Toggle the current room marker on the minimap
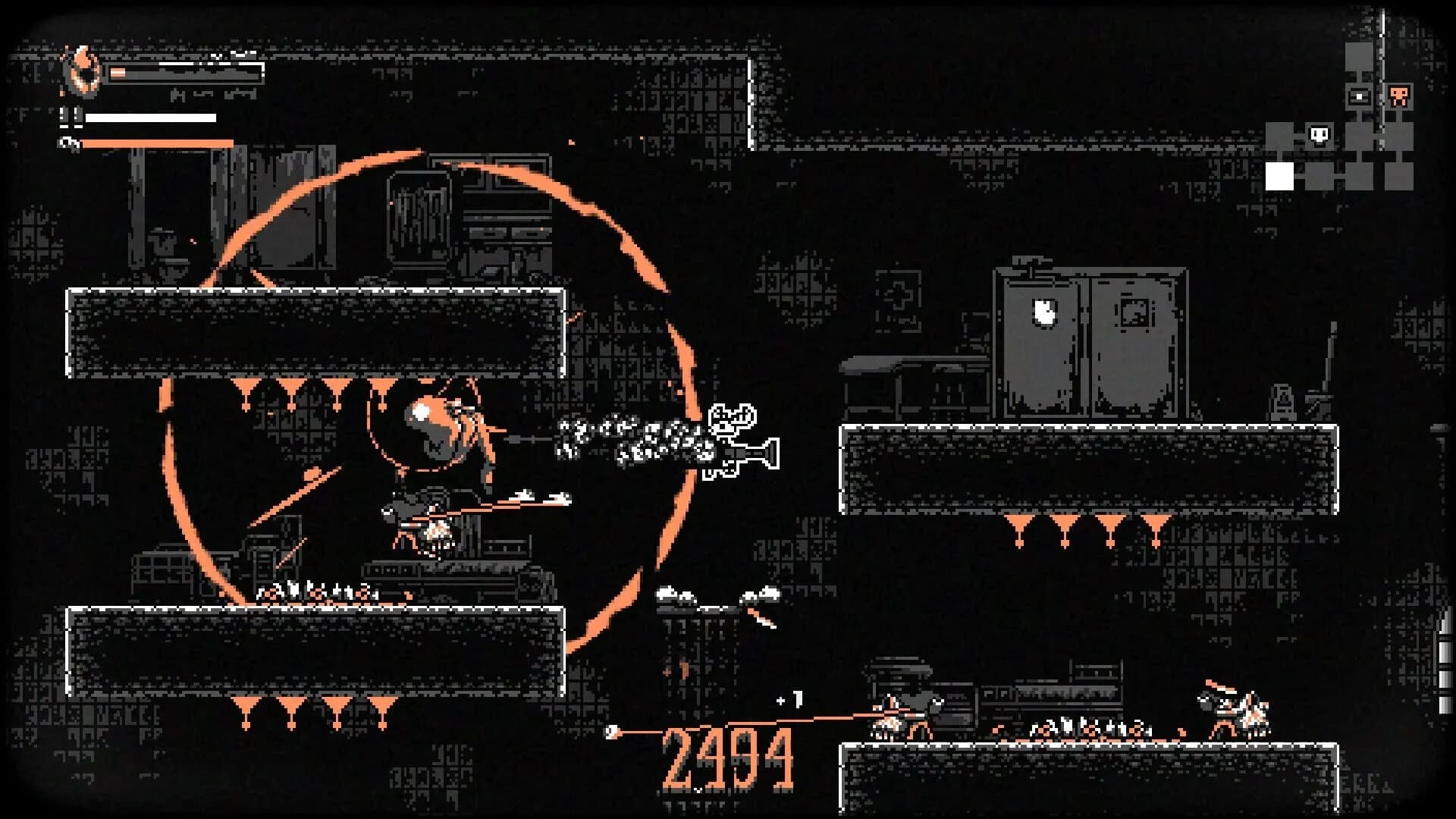 (1279, 175)
